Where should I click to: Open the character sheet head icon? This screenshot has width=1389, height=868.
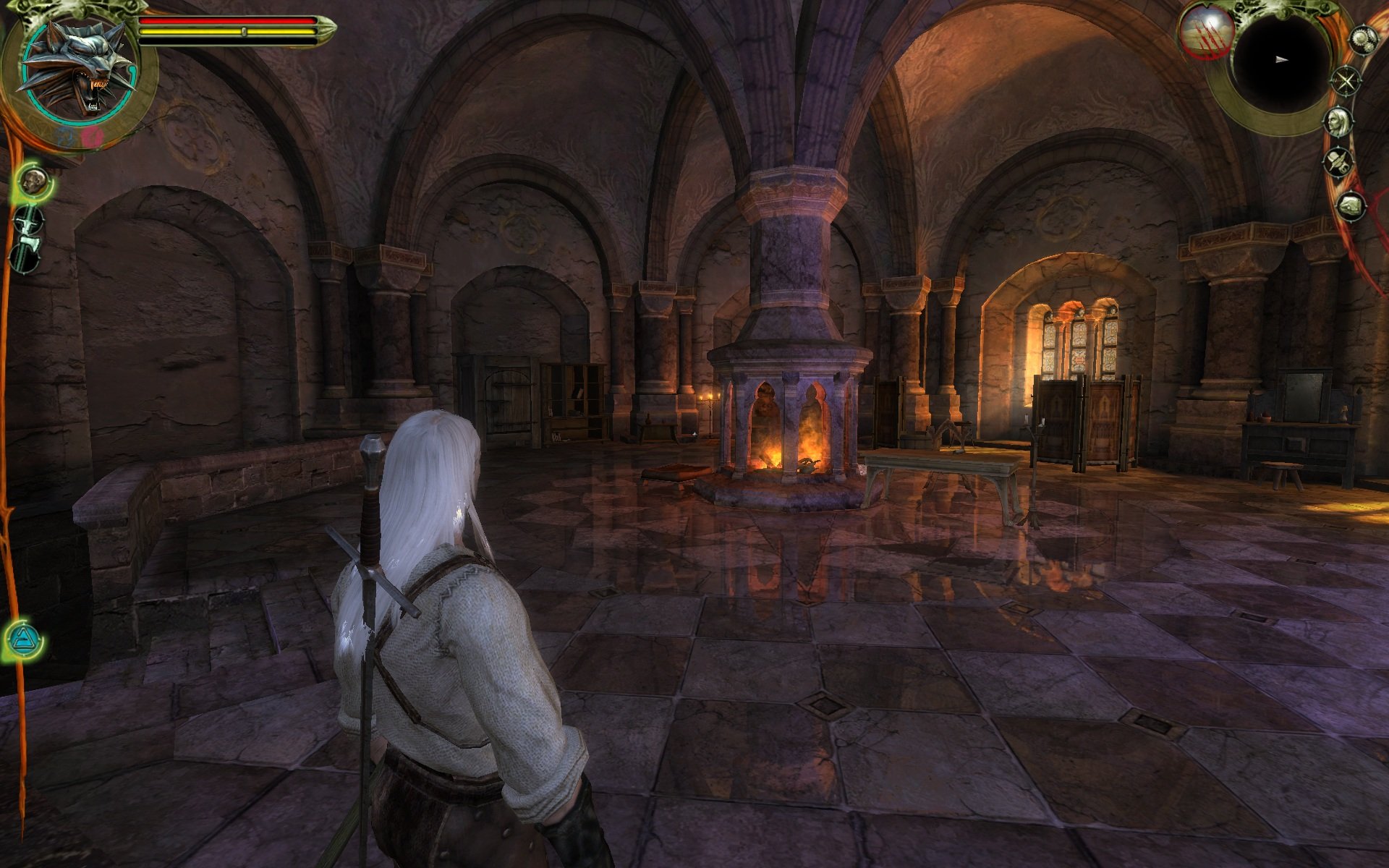click(1339, 120)
